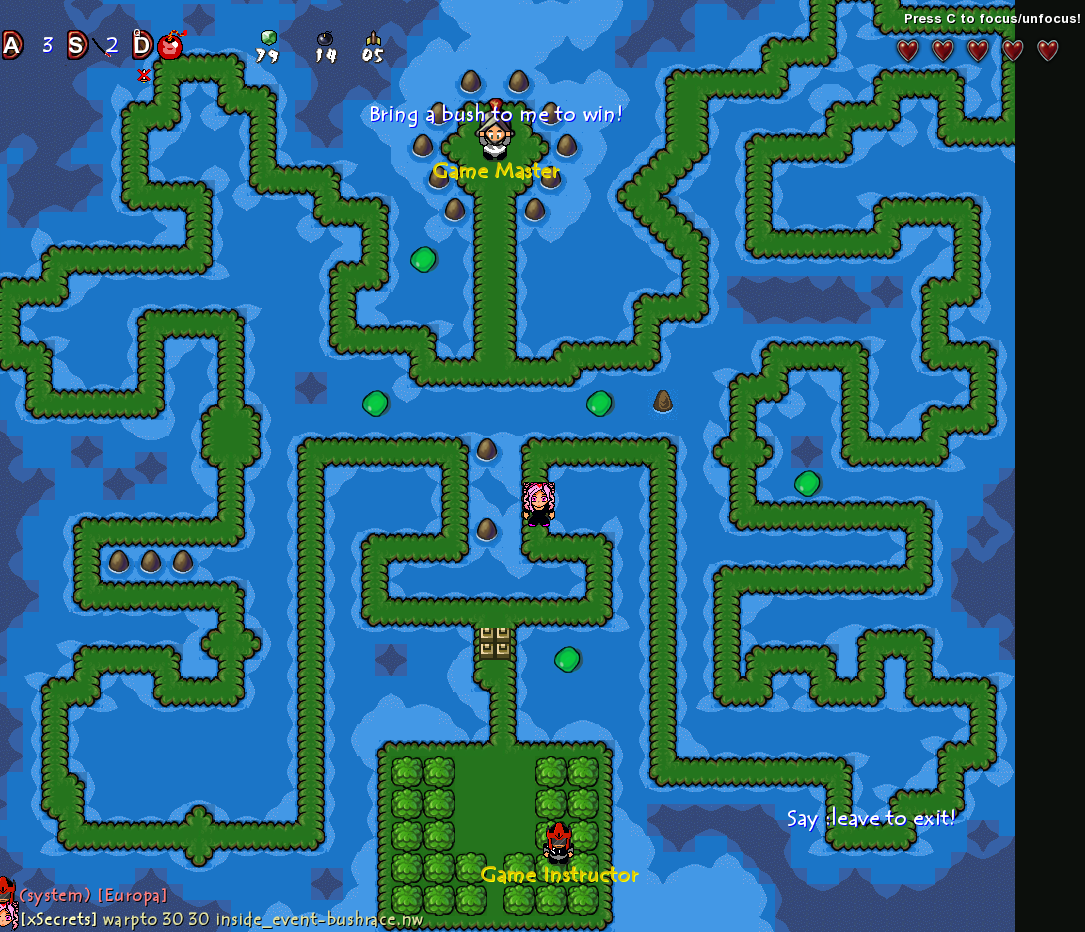The image size is (1085, 932).
Task: Select the S sword slot
Action: [x=77, y=45]
